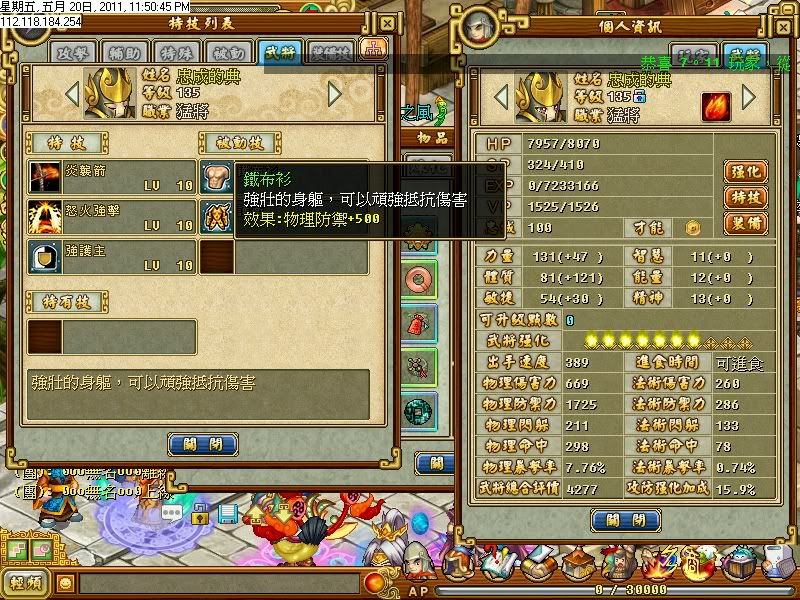Click the flame skill icon beside the general

(712, 106)
